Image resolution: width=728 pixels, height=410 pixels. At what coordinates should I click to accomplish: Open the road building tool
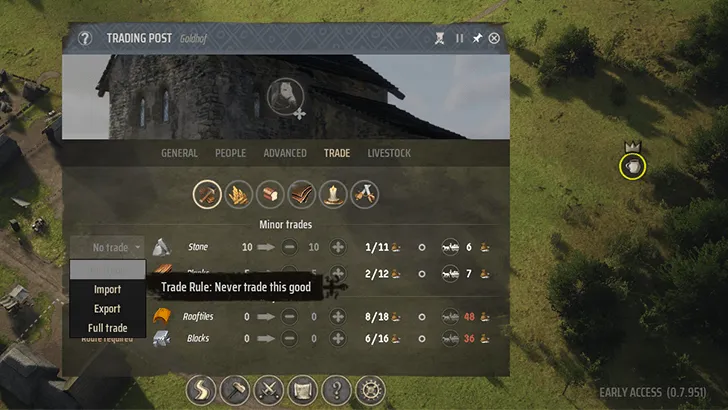click(x=202, y=390)
